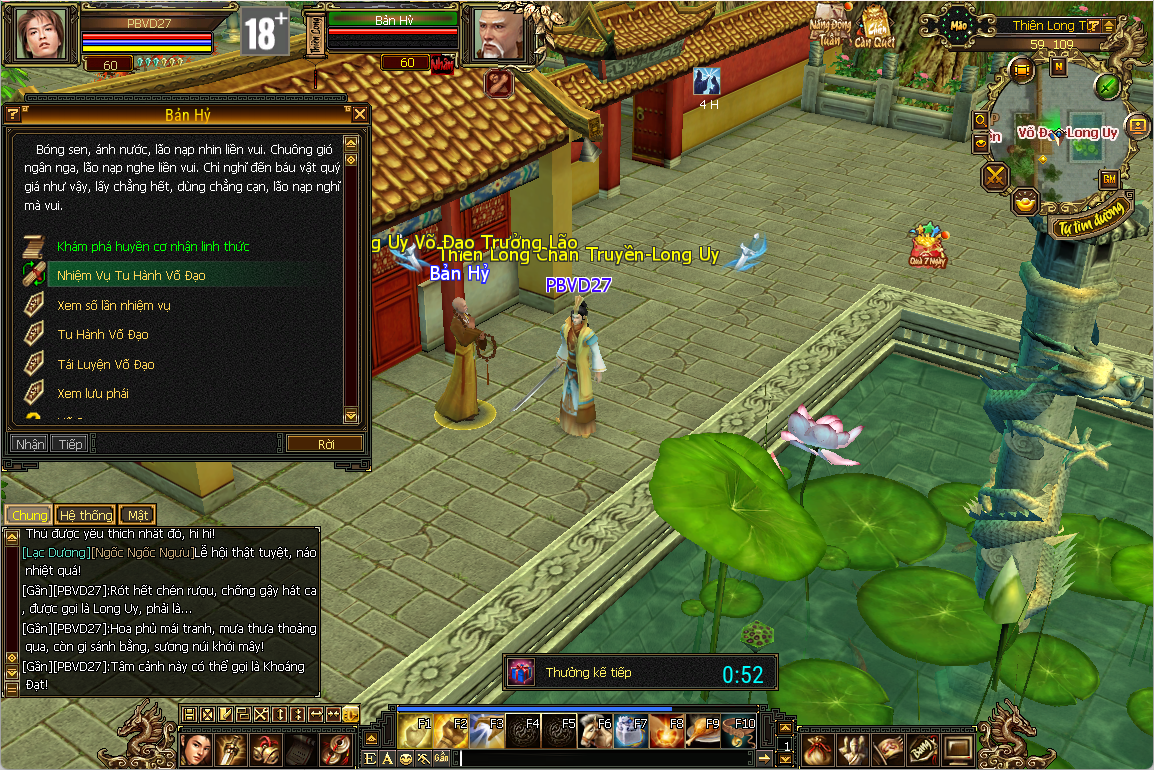1154x770 pixels.
Task: Open the "Thưởng kế tiếp" next reward gift
Action: (x=519, y=672)
